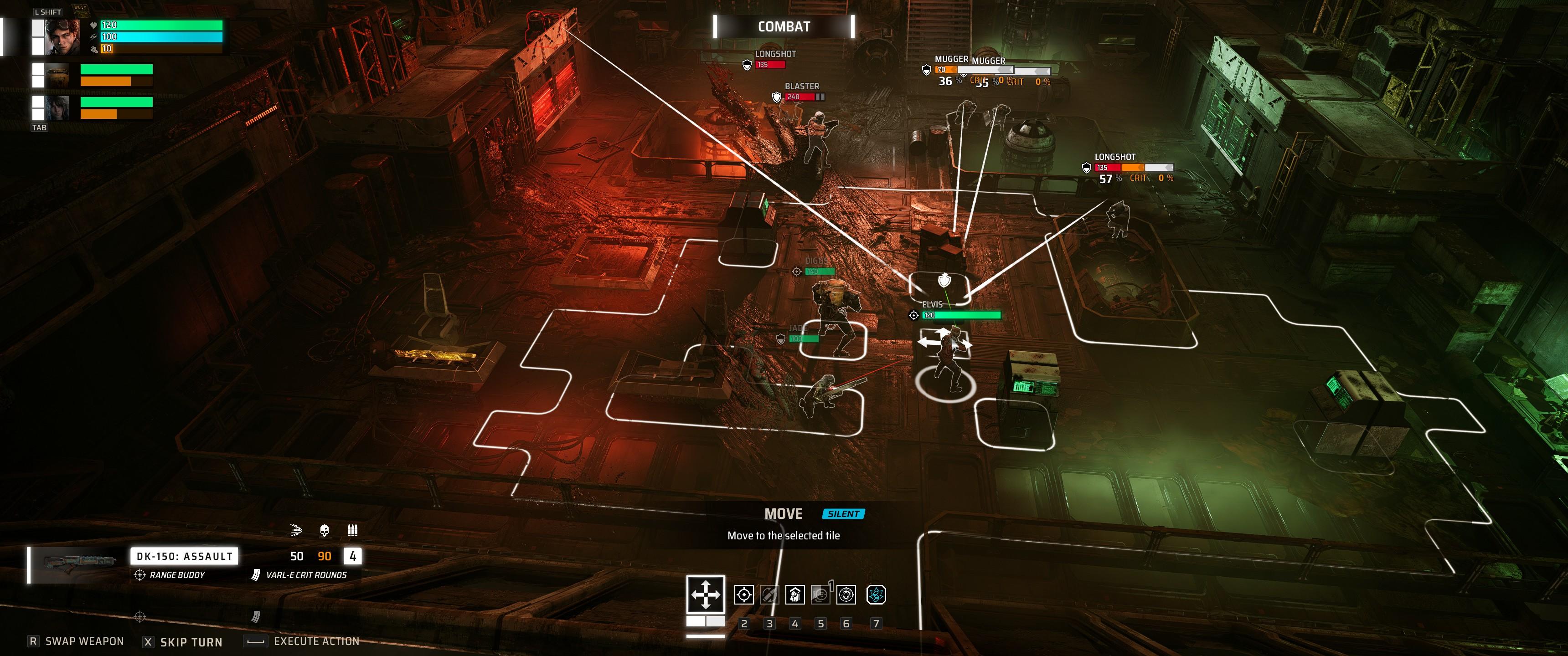Click the Execute Action label
The height and width of the screenshot is (656, 1568).
(316, 641)
